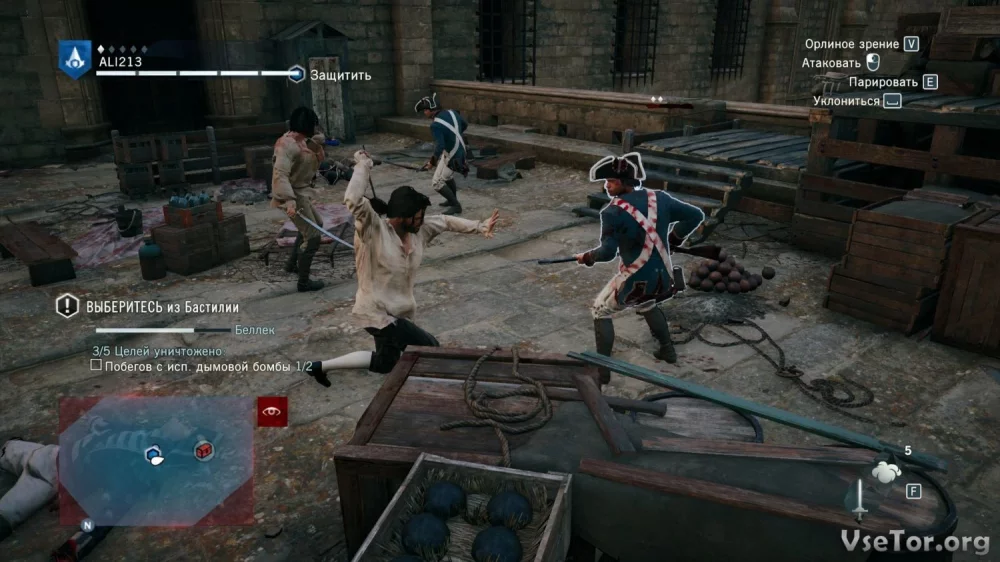1000x562 pixels.
Task: Click the blue player marker on the minimap
Action: [154, 455]
